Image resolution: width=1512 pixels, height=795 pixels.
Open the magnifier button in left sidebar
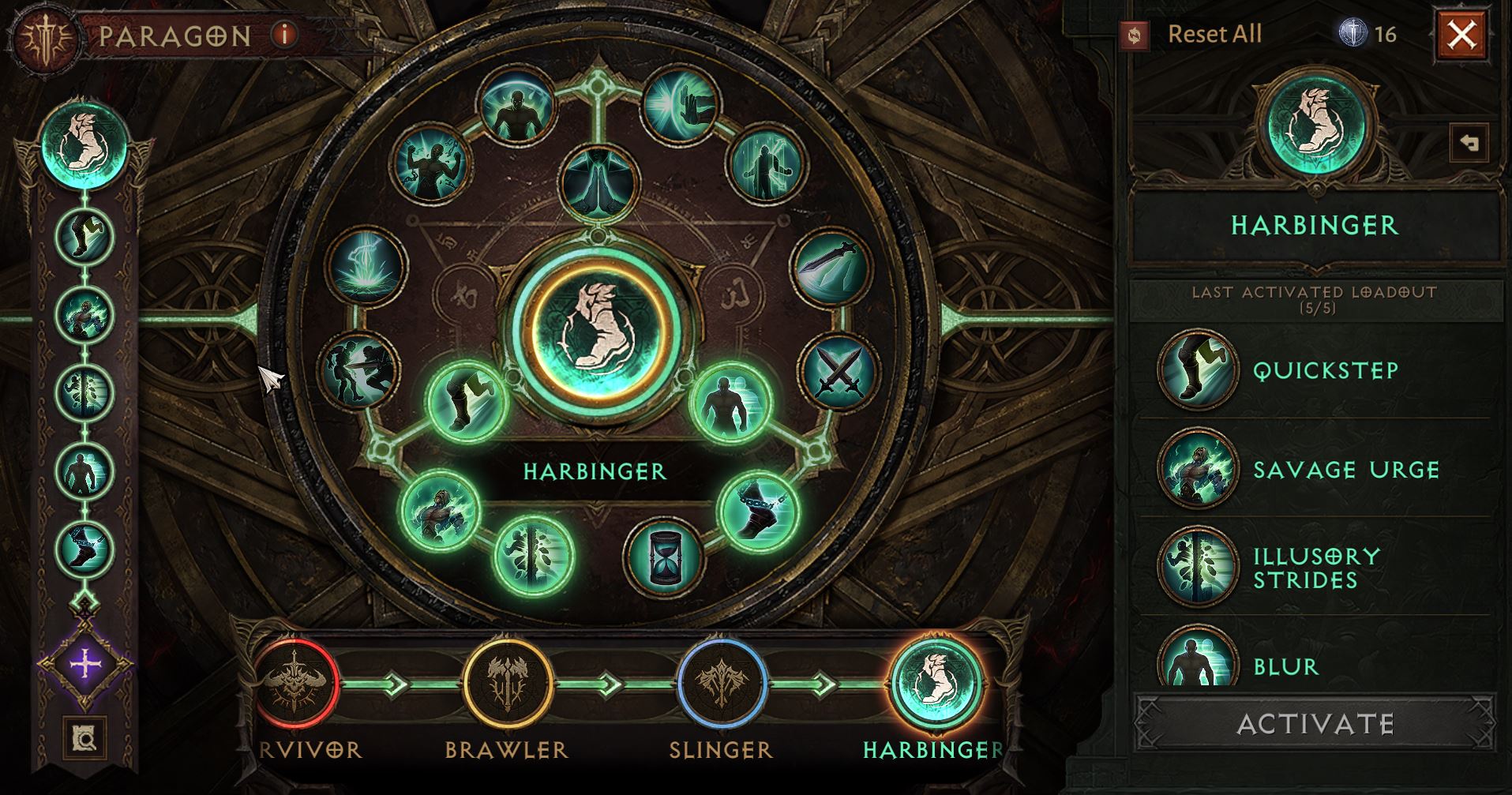[x=84, y=738]
